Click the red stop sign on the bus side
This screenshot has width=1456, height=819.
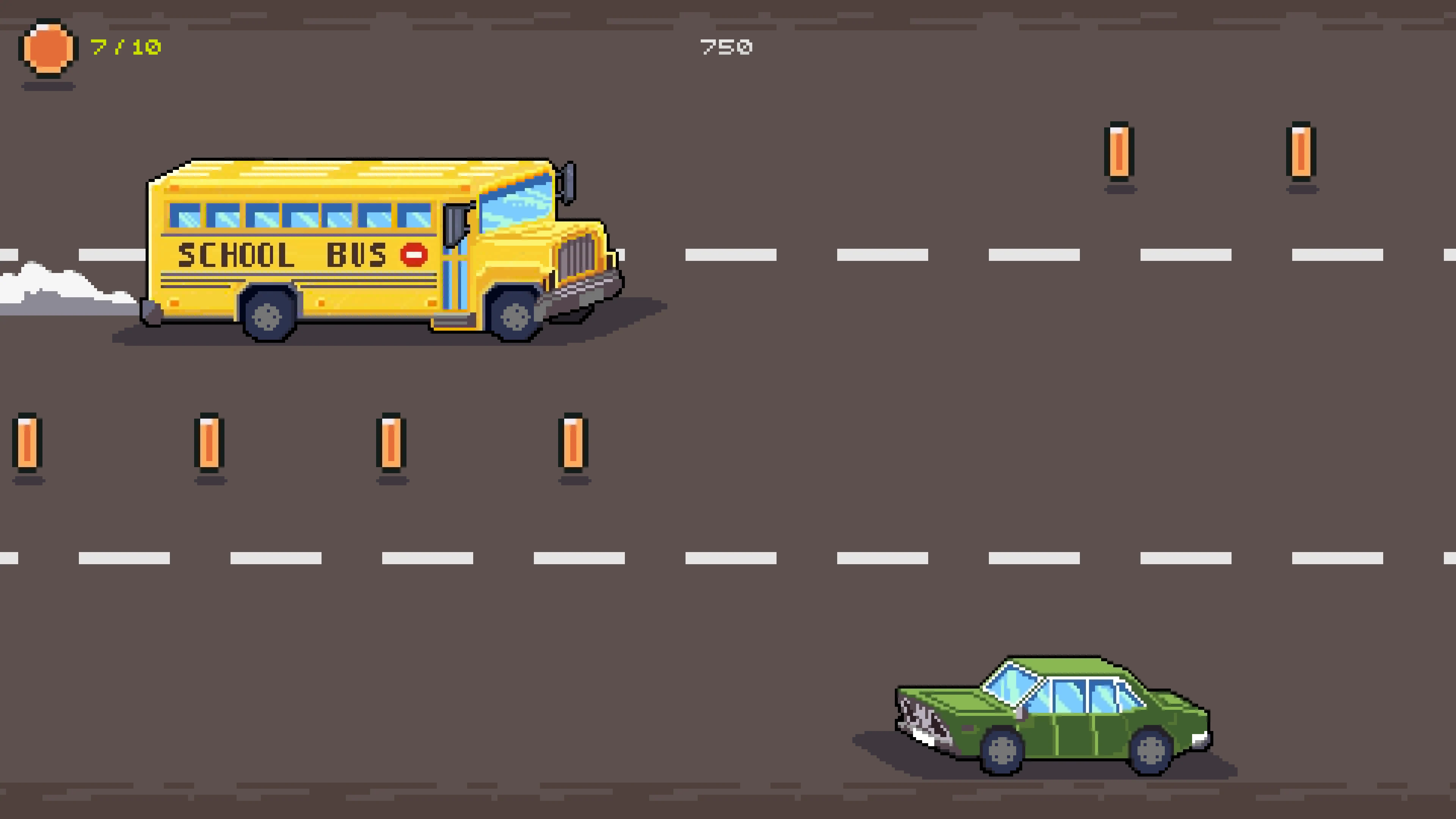[414, 254]
